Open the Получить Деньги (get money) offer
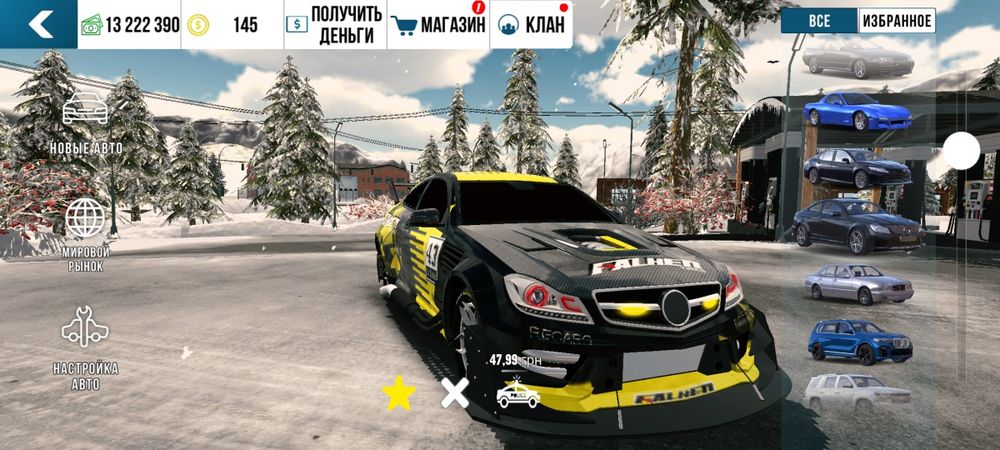Viewport: 1000px width, 450px height. [x=334, y=25]
